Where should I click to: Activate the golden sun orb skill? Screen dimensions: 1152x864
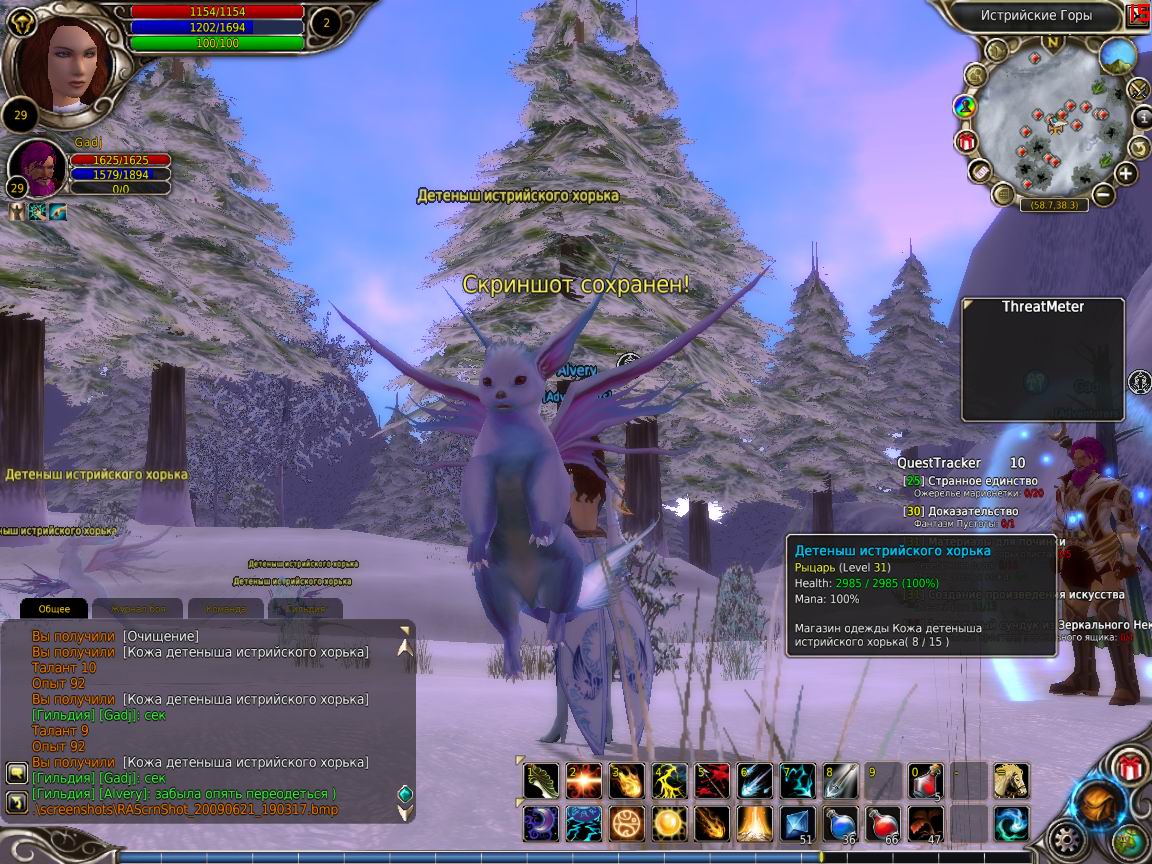tap(669, 824)
